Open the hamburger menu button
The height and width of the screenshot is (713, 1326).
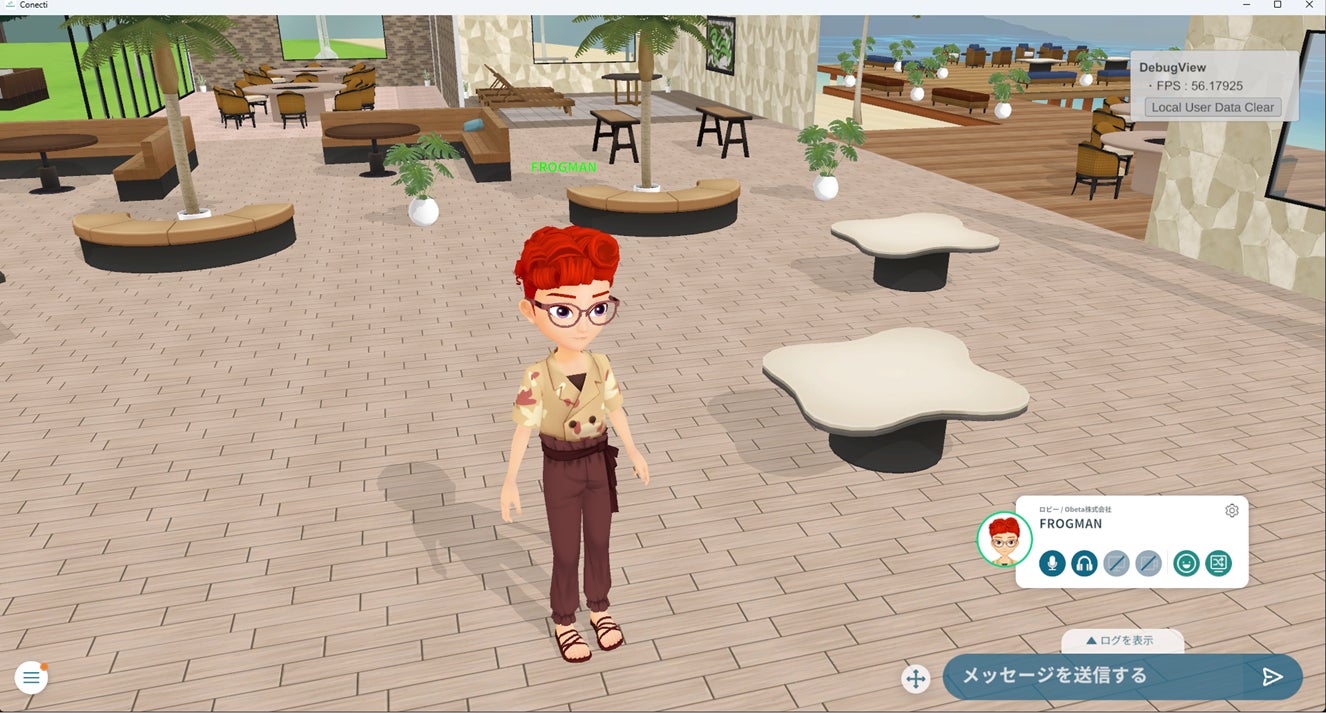pos(31,678)
